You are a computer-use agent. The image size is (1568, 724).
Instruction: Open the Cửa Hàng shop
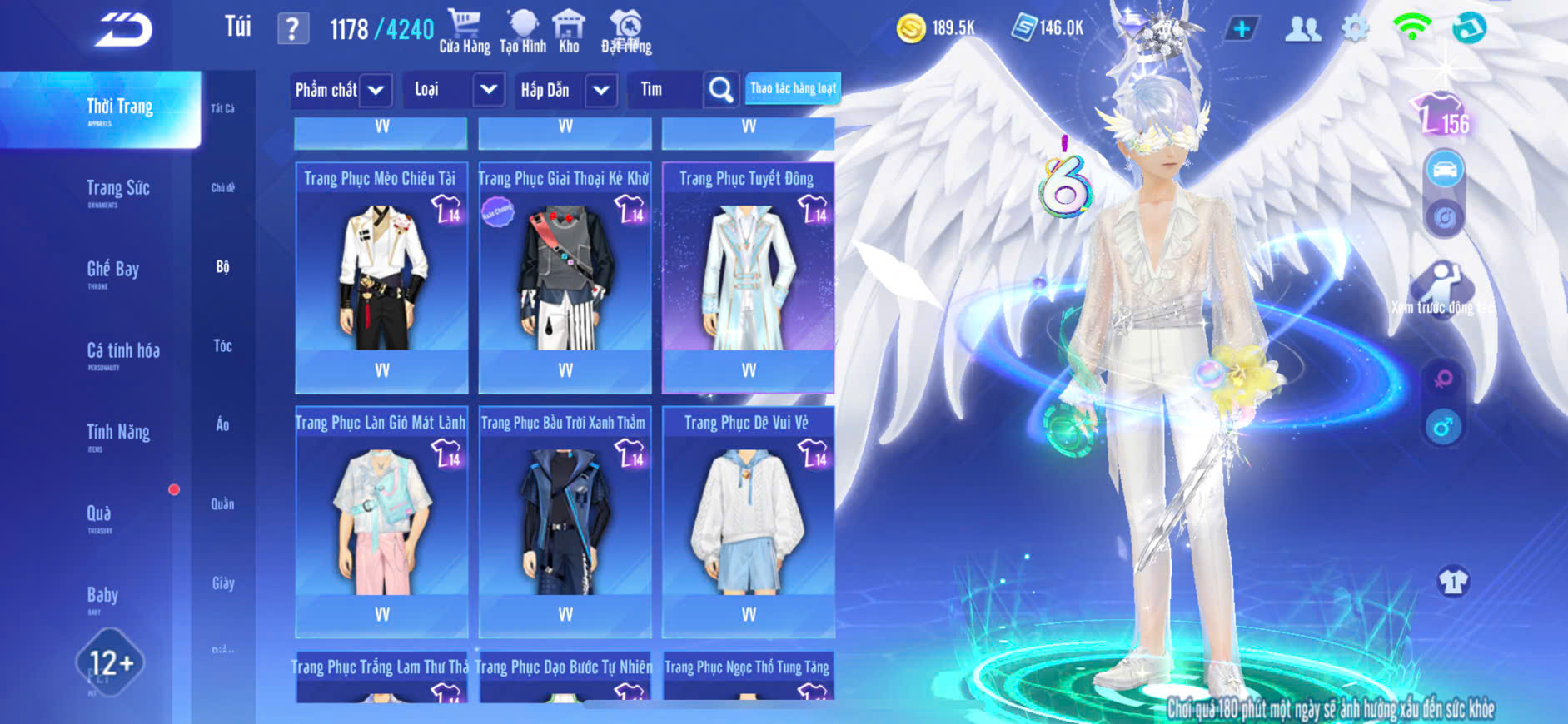tap(465, 31)
